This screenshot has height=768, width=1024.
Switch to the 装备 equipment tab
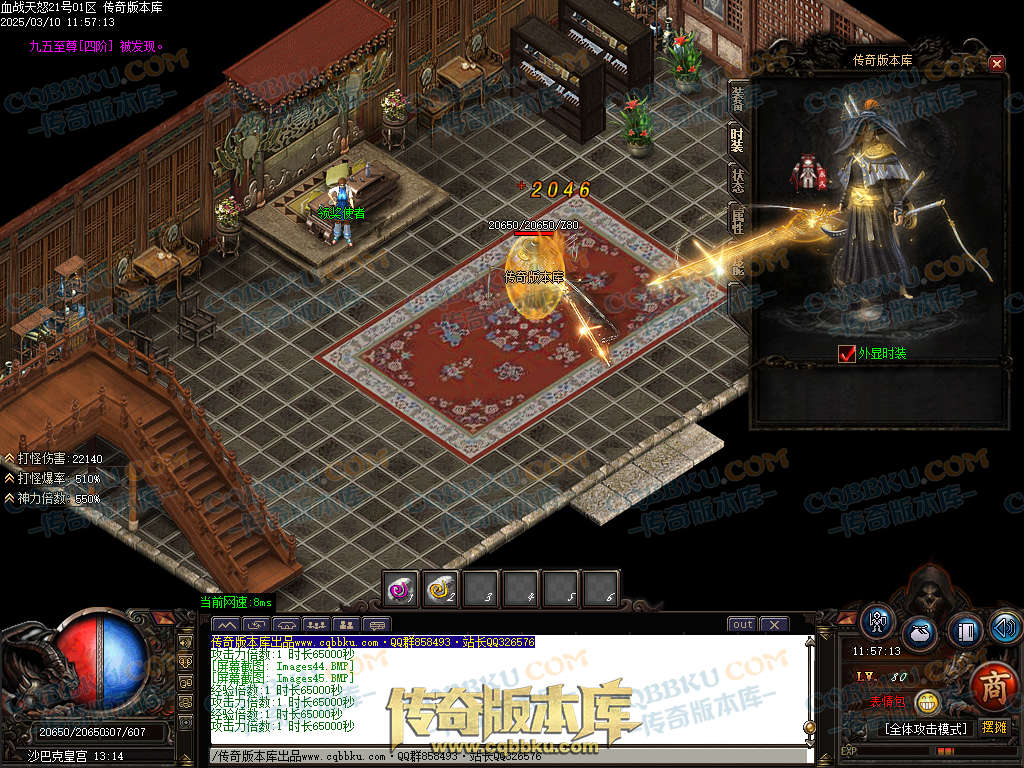[x=738, y=99]
